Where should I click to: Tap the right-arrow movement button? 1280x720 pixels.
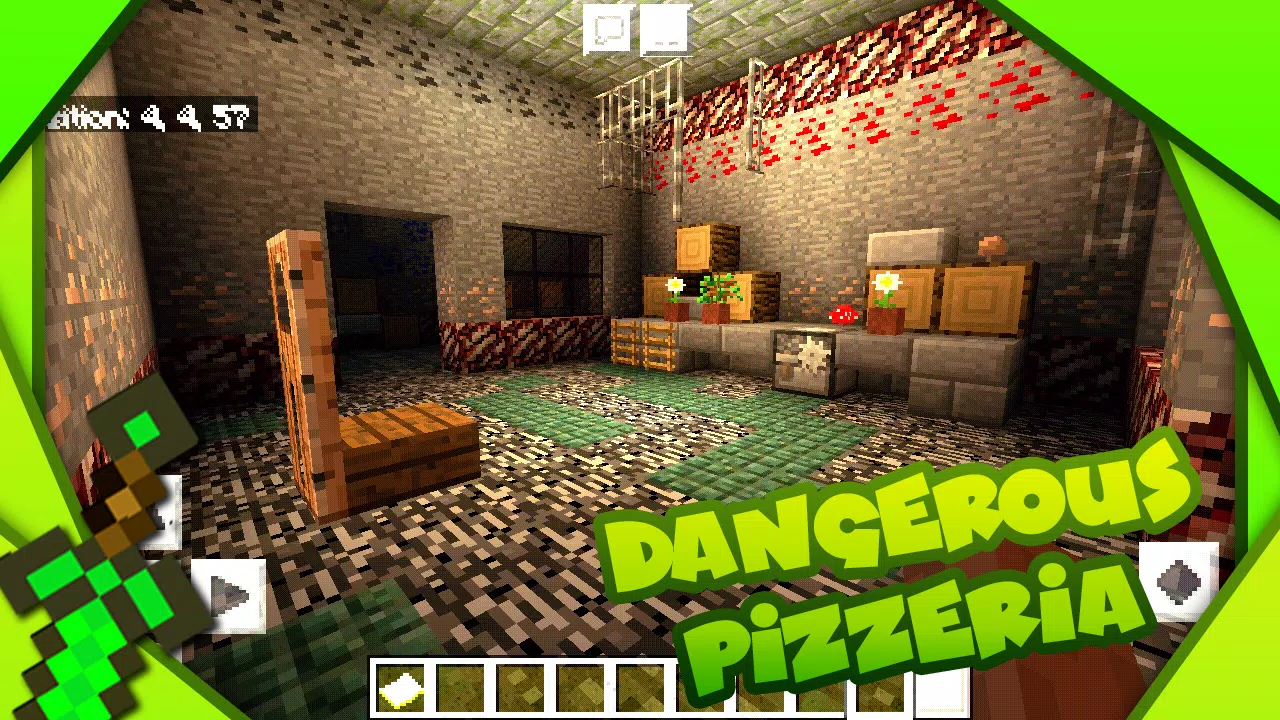pyautogui.click(x=229, y=597)
